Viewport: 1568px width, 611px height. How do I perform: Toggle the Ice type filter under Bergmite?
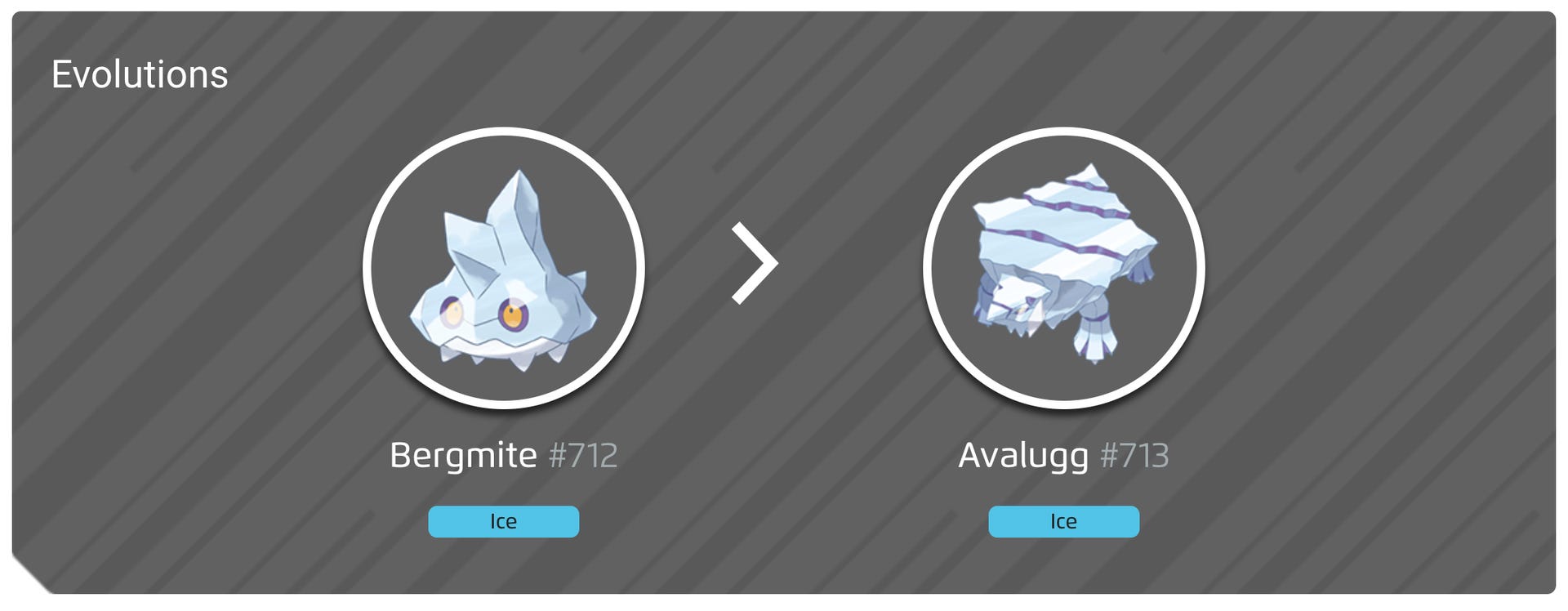(x=503, y=521)
